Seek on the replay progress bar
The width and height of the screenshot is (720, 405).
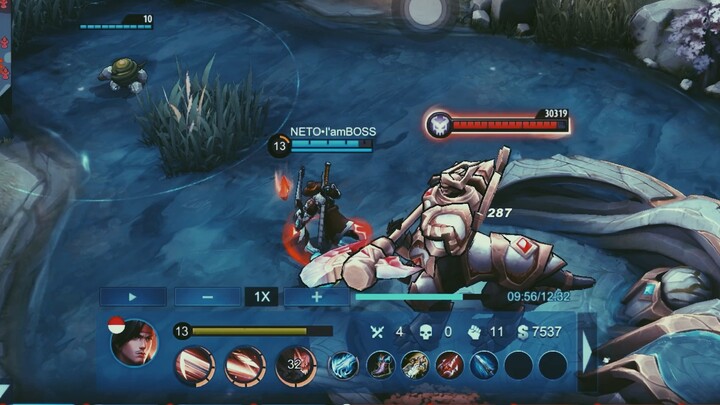click(x=420, y=296)
